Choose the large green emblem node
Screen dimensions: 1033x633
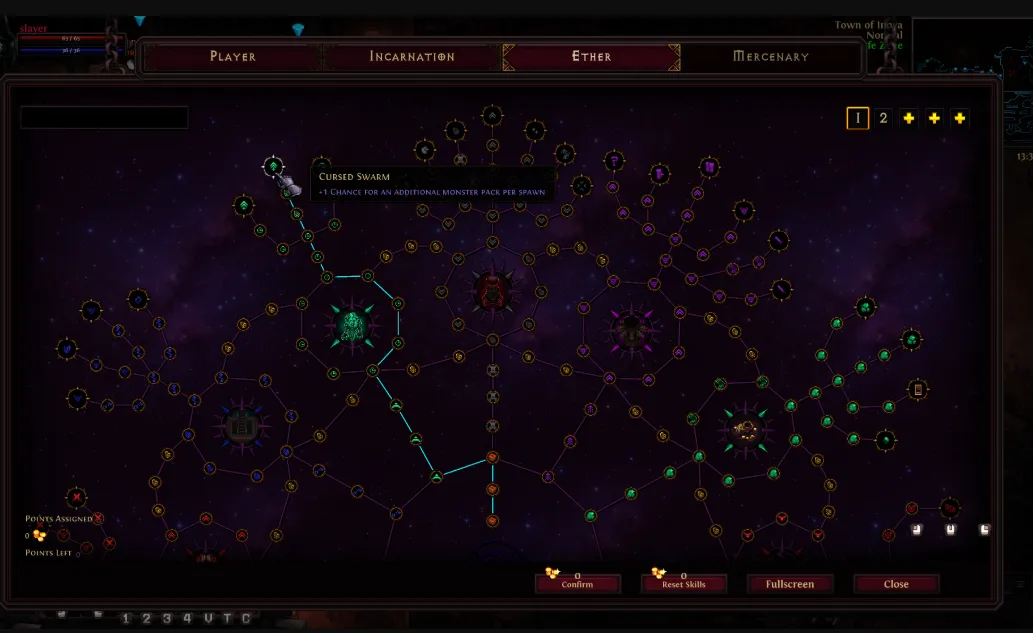click(352, 325)
